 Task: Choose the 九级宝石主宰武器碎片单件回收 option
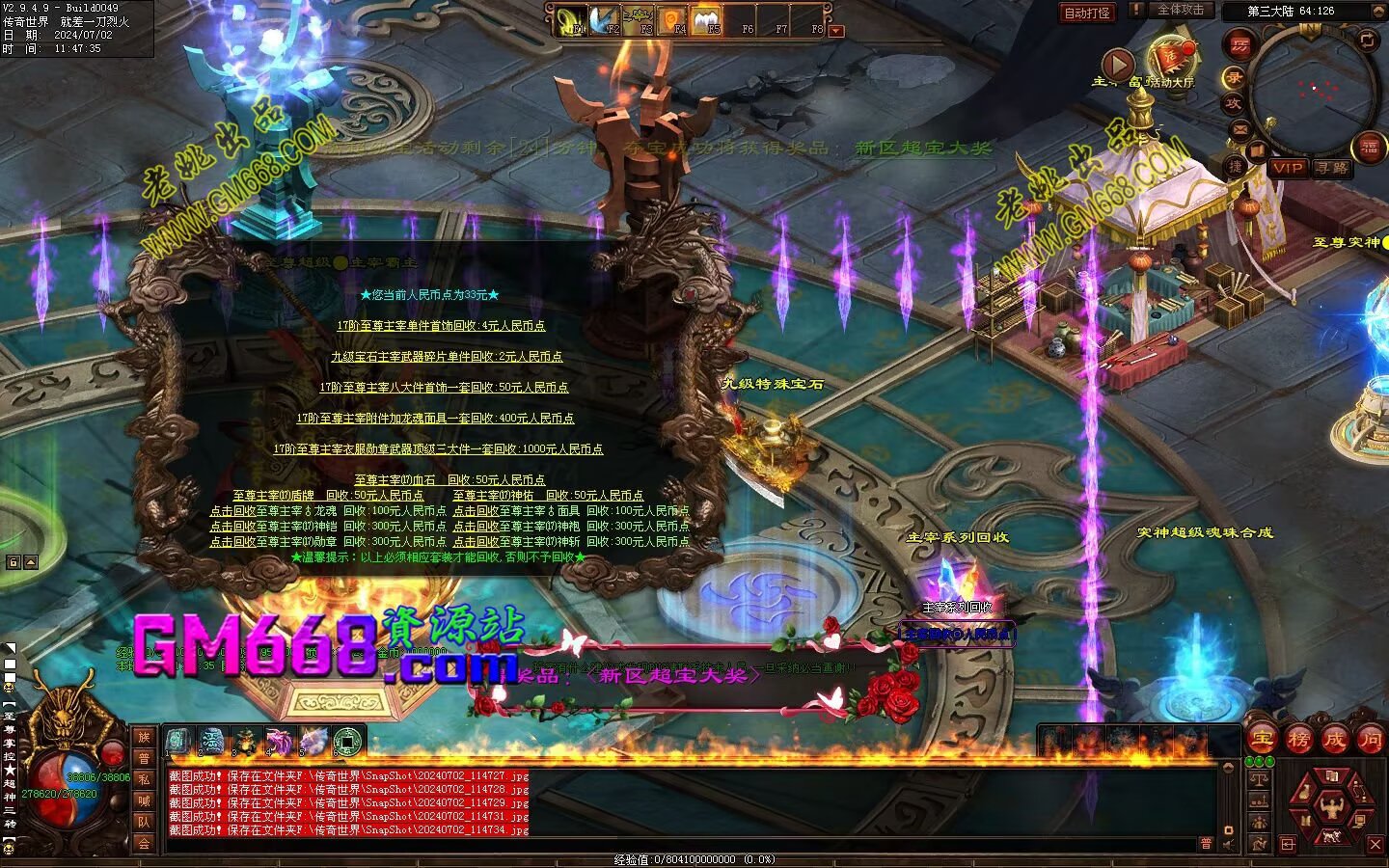point(447,357)
